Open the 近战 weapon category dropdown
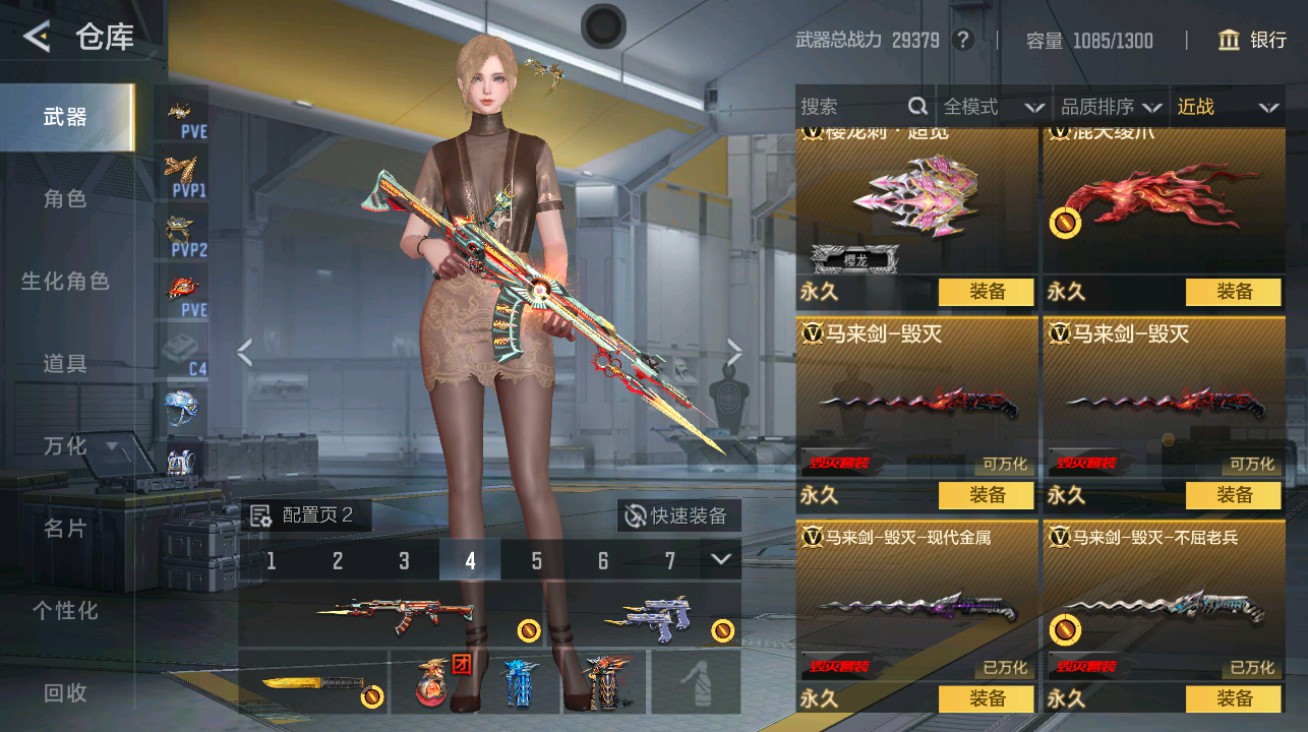 (x=1230, y=107)
